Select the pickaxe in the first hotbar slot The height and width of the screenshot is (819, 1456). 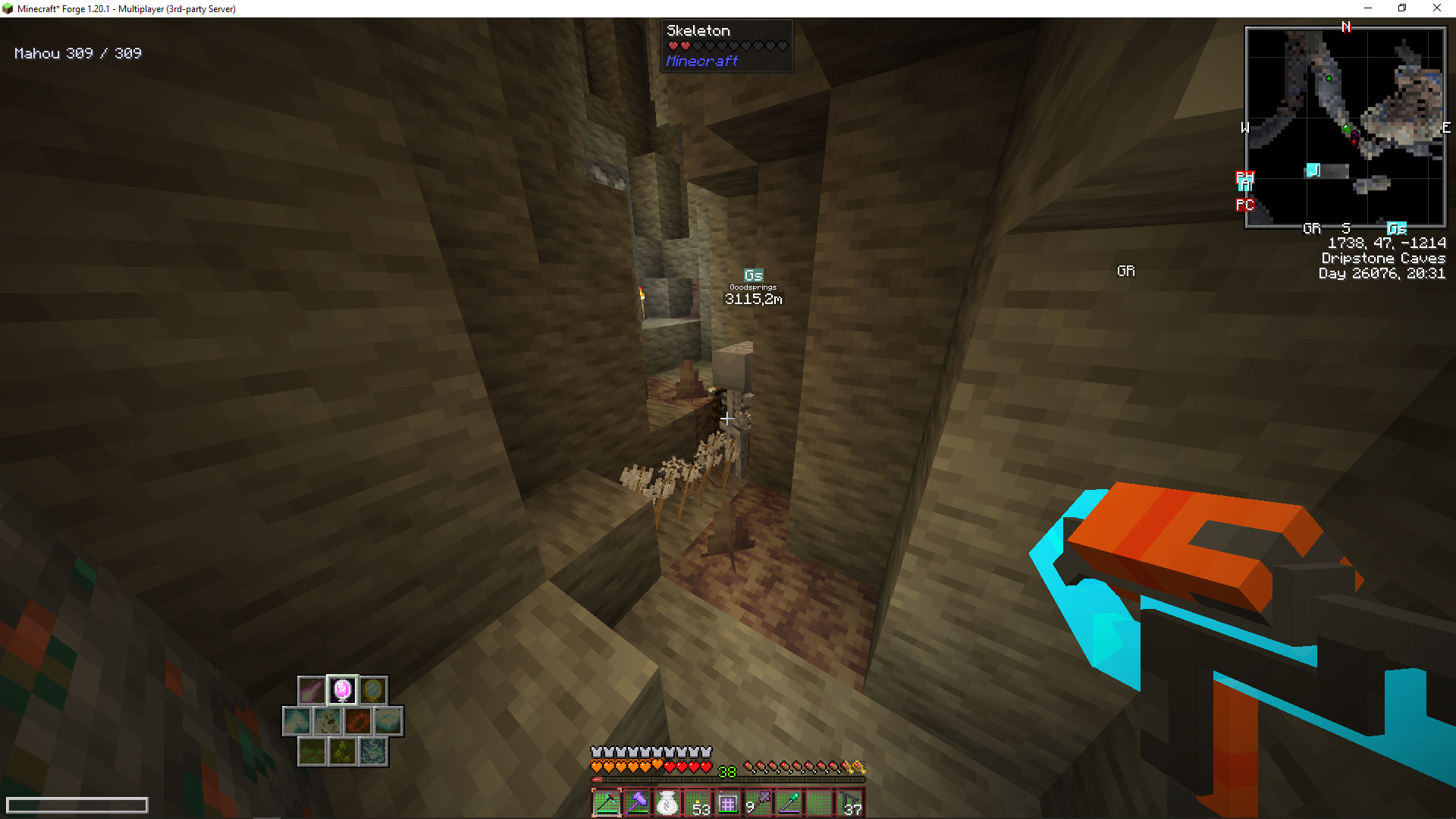pos(607,803)
